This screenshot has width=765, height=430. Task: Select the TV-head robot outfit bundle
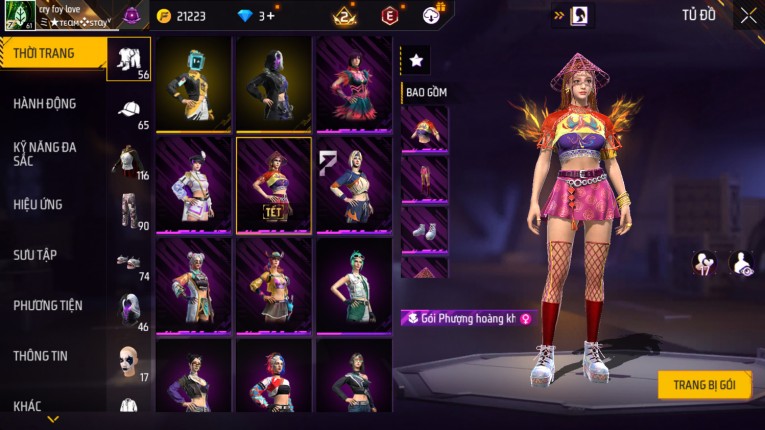pyautogui.click(x=193, y=84)
